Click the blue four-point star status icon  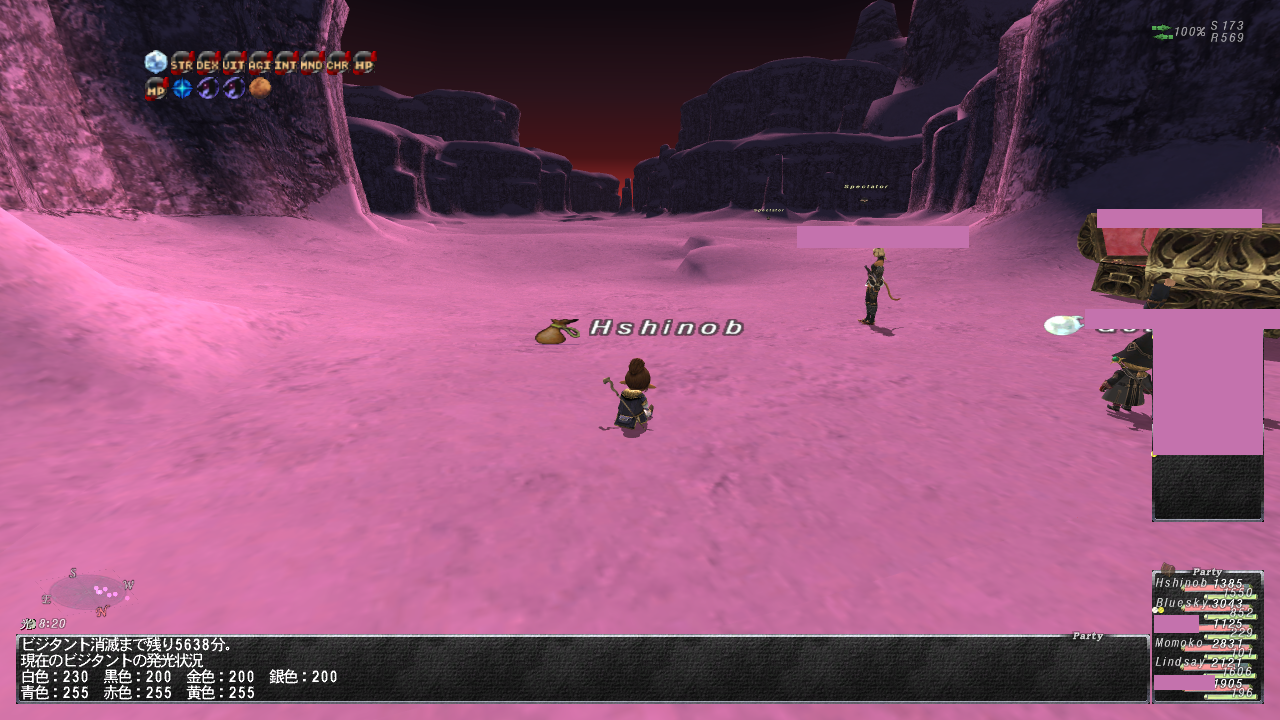click(181, 88)
